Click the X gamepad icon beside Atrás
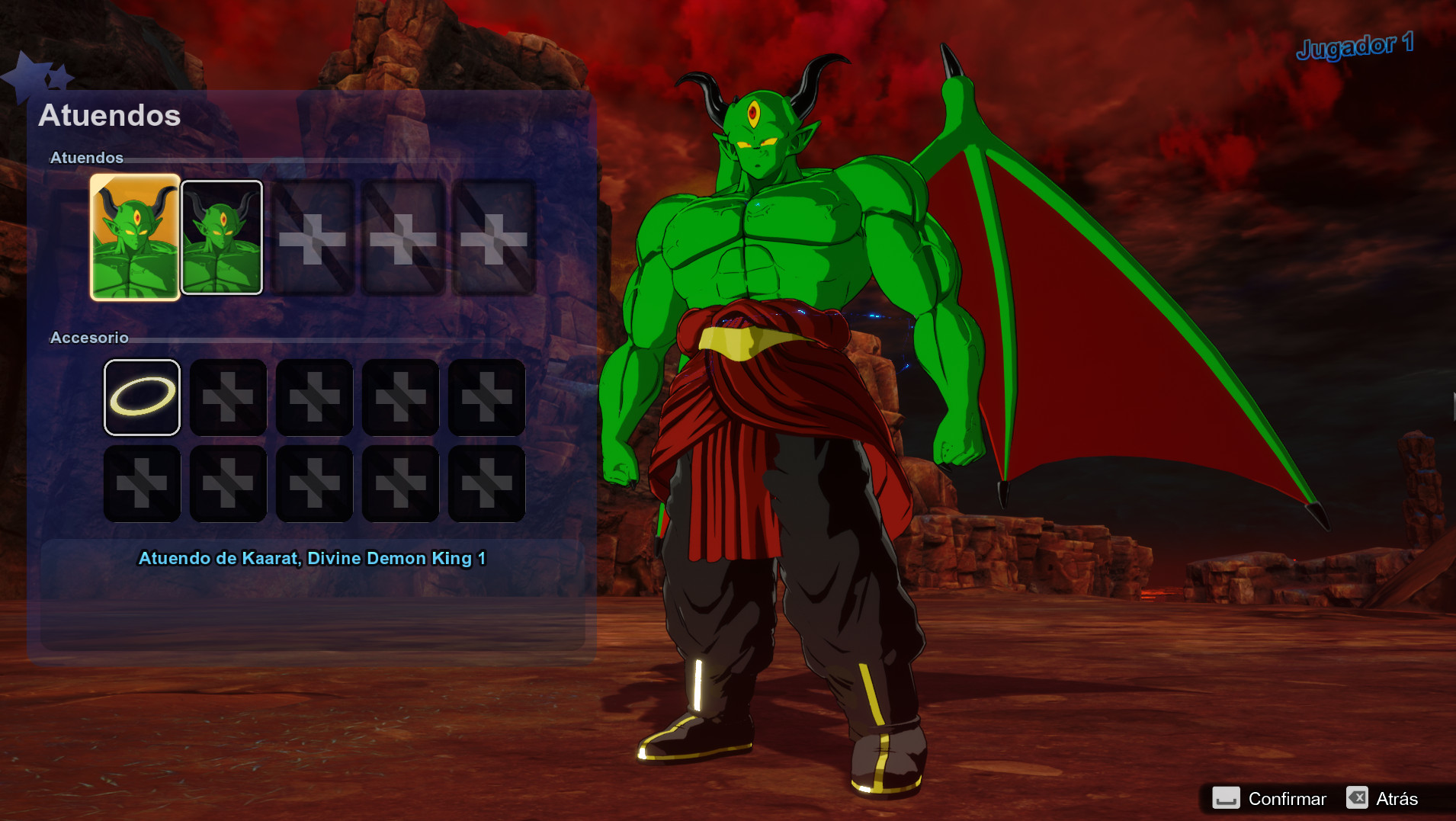The width and height of the screenshot is (1456, 821). click(x=1358, y=798)
